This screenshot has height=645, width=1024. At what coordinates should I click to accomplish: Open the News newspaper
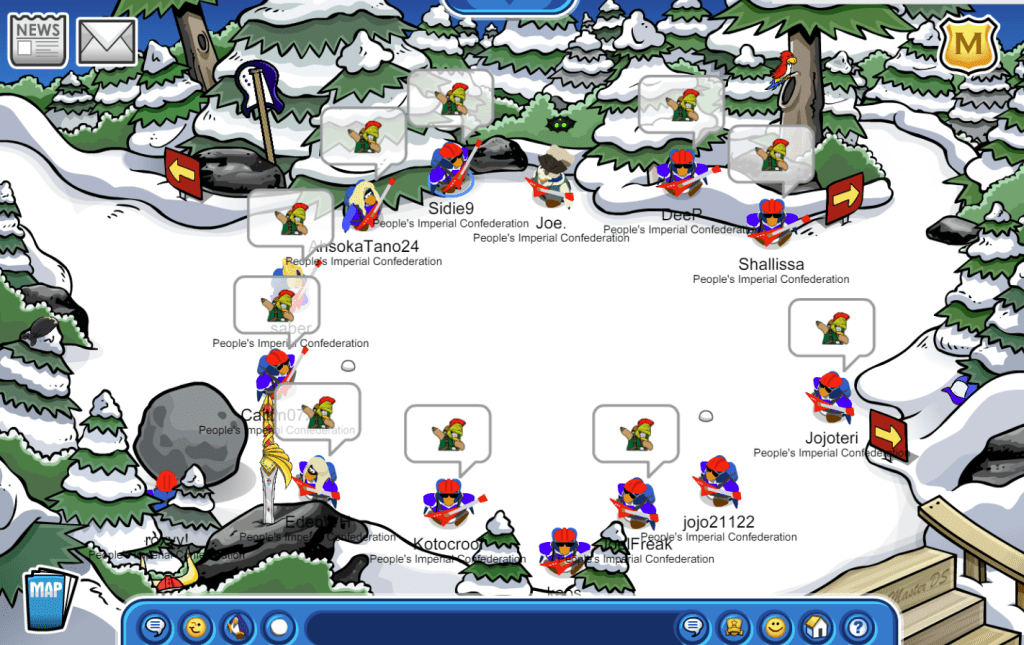pyautogui.click(x=38, y=40)
